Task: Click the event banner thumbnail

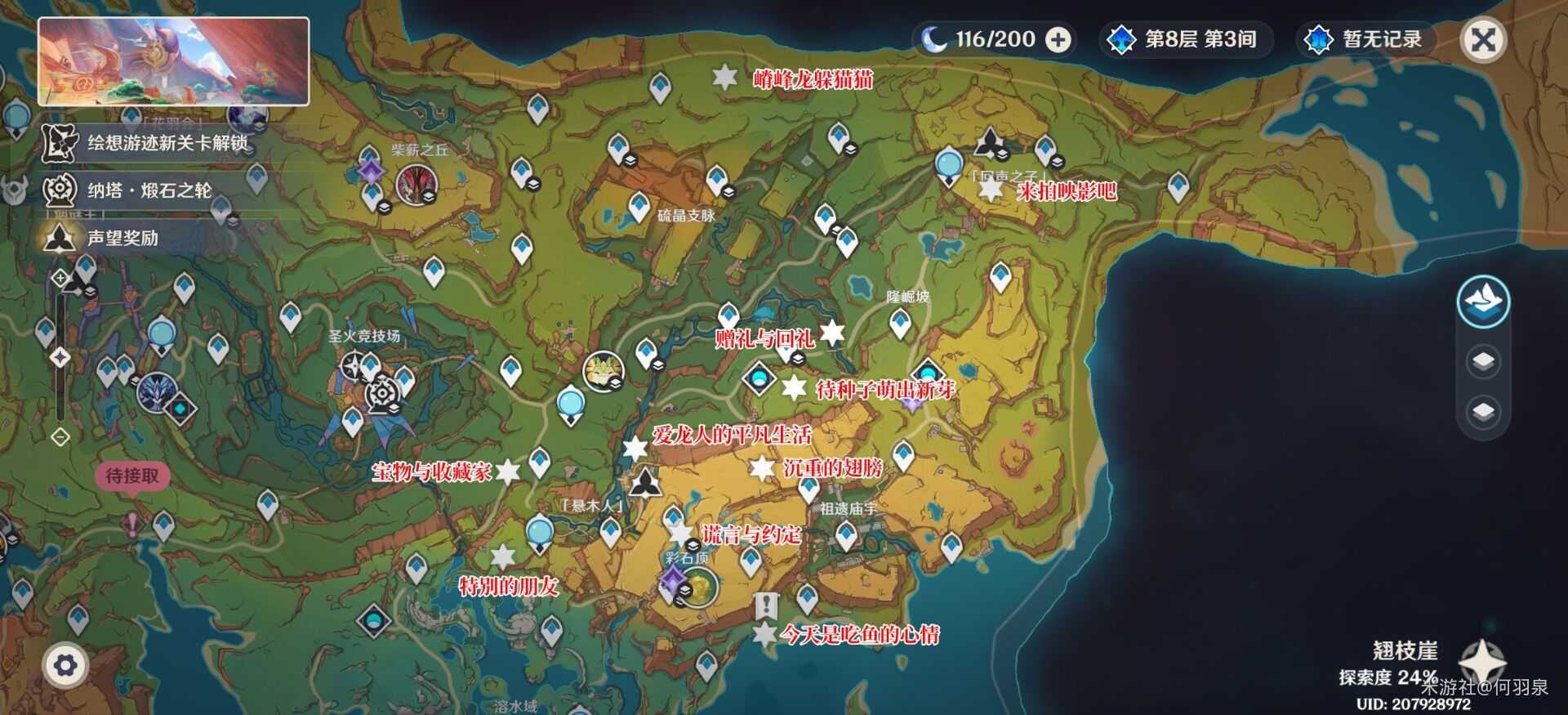Action: (x=173, y=61)
